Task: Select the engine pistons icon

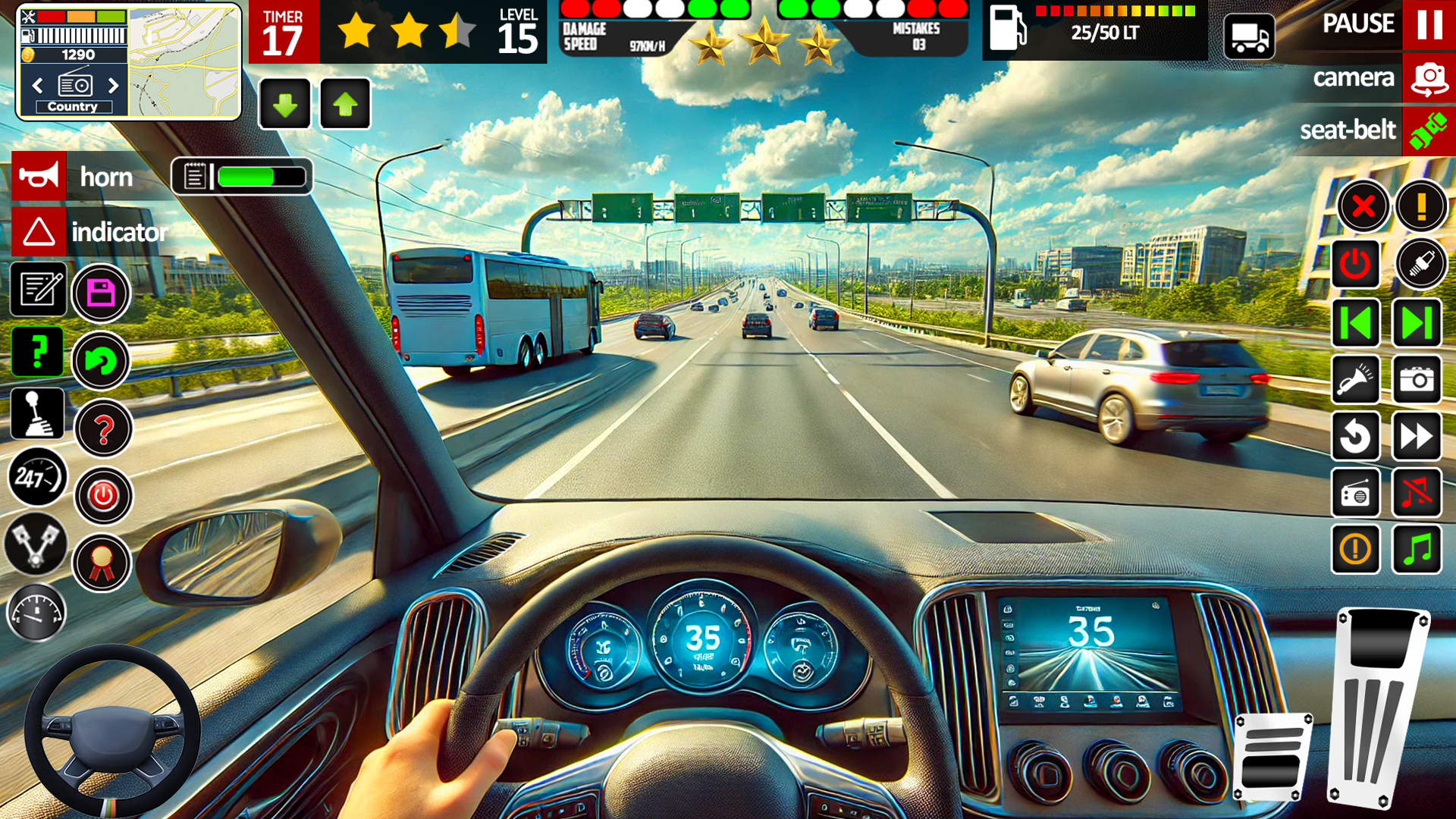Action: coord(37,547)
